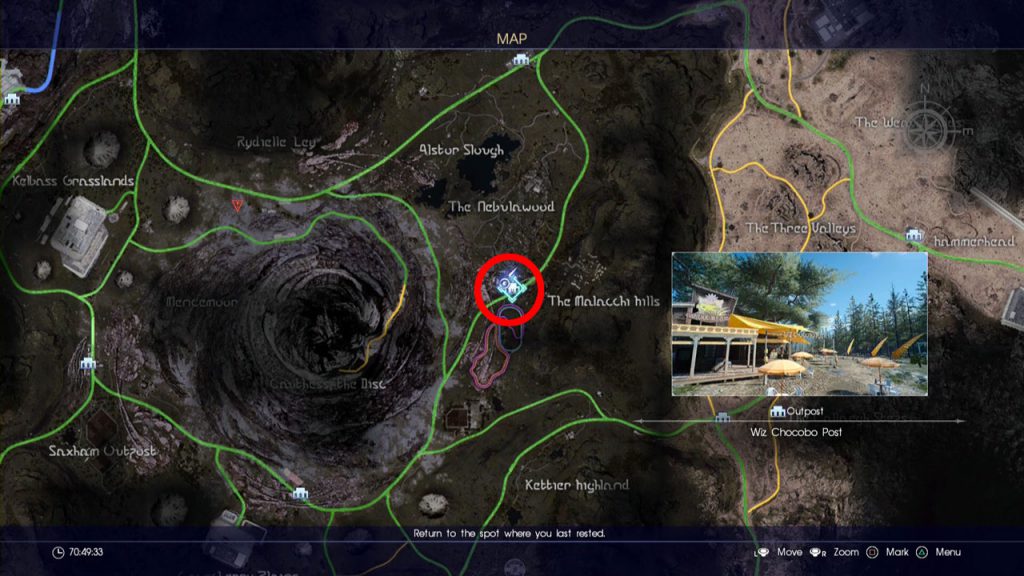
Task: Pick the outpost marker north of Alstor Slough
Action: (x=520, y=60)
